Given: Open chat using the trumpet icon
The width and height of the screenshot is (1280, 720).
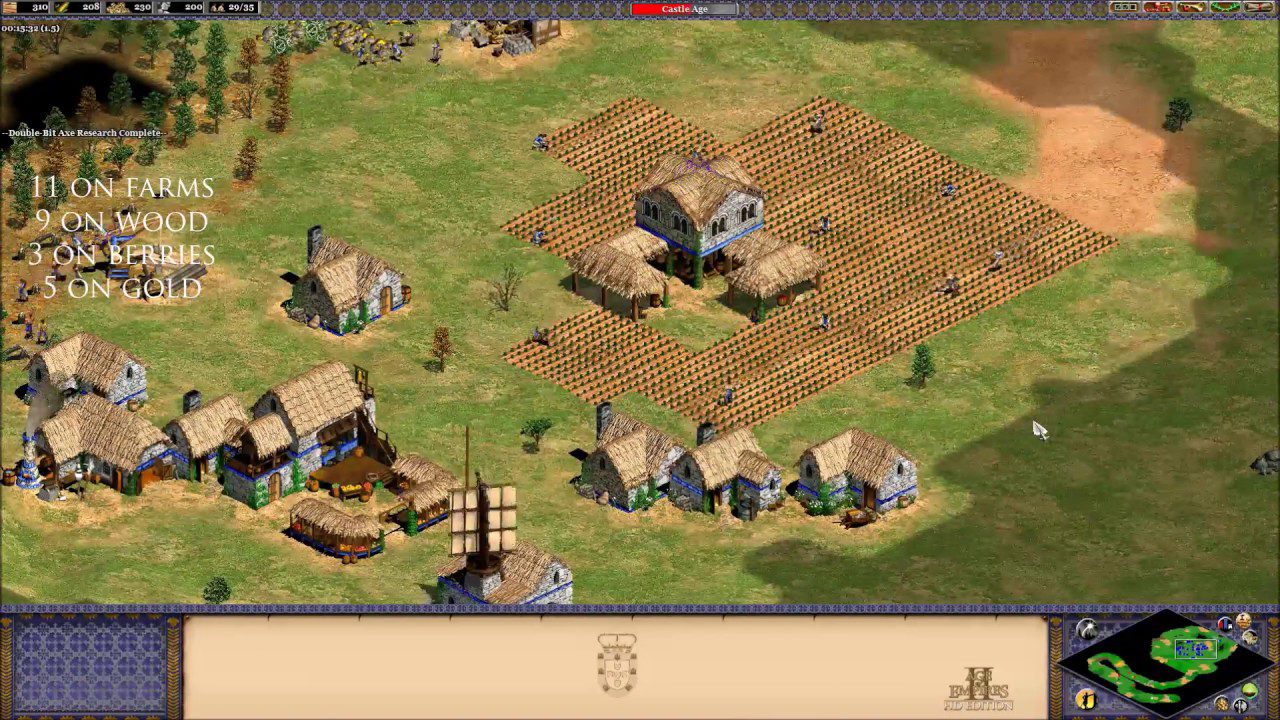Looking at the screenshot, I should pyautogui.click(x=1190, y=9).
